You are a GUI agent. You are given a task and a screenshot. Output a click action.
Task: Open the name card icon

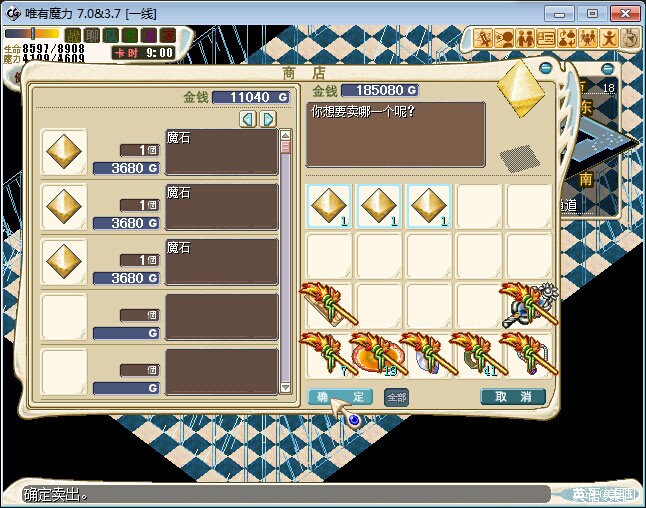546,38
